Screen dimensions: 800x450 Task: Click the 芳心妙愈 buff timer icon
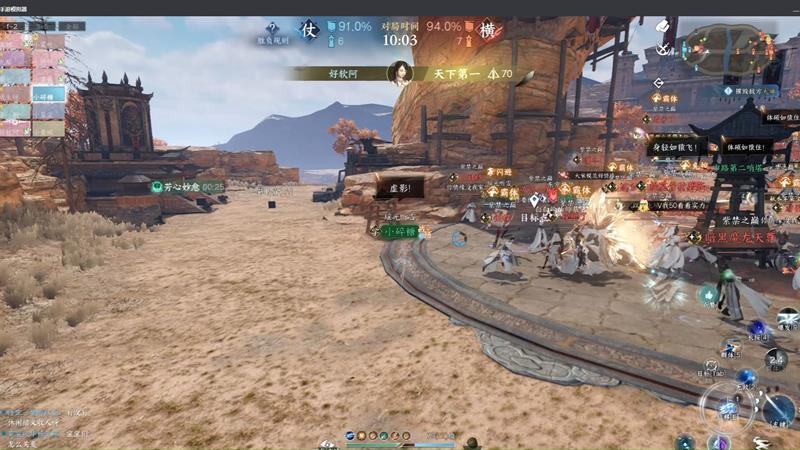coord(157,186)
